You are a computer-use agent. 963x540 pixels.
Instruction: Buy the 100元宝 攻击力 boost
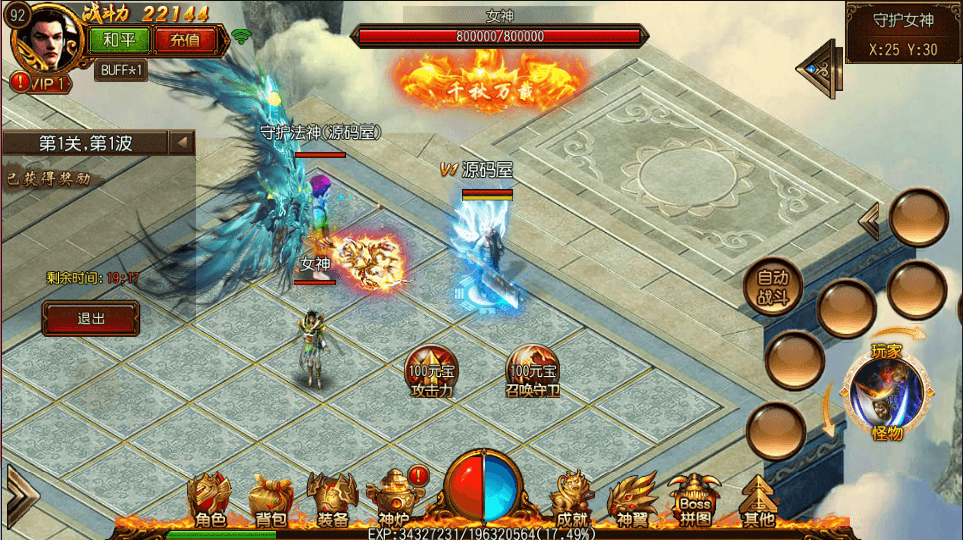[432, 372]
